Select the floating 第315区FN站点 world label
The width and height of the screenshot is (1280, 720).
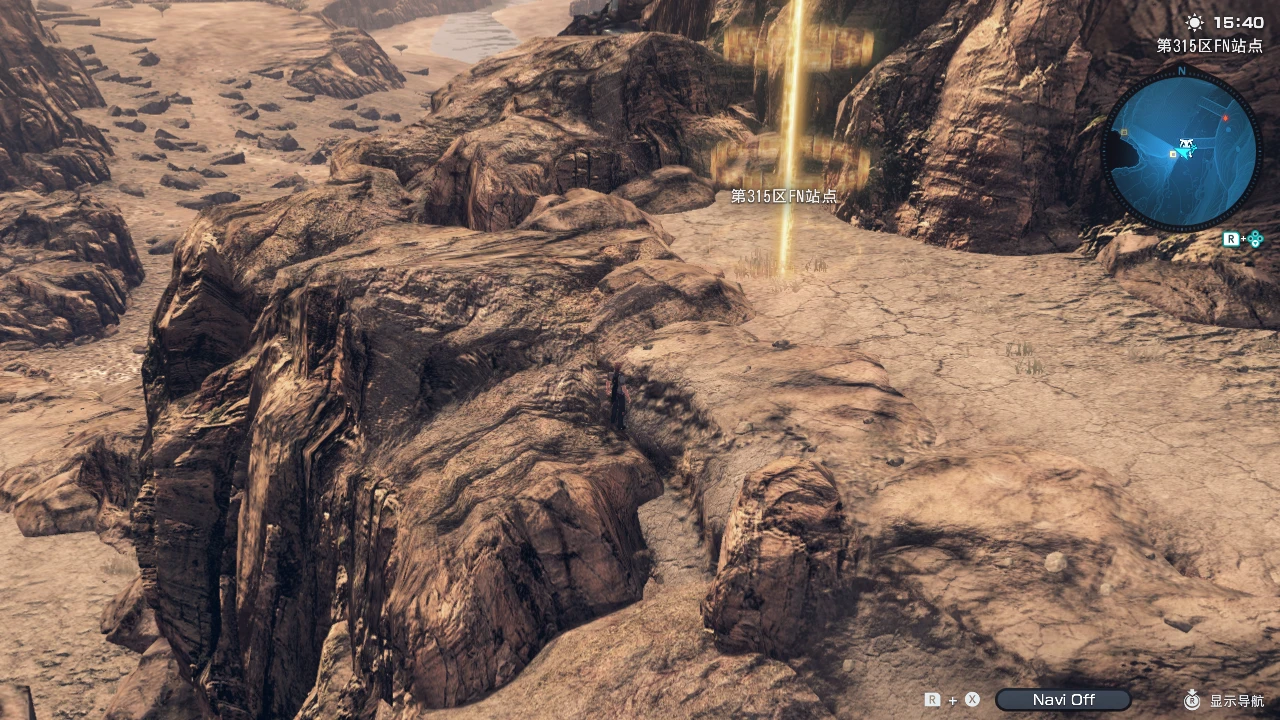coord(786,197)
